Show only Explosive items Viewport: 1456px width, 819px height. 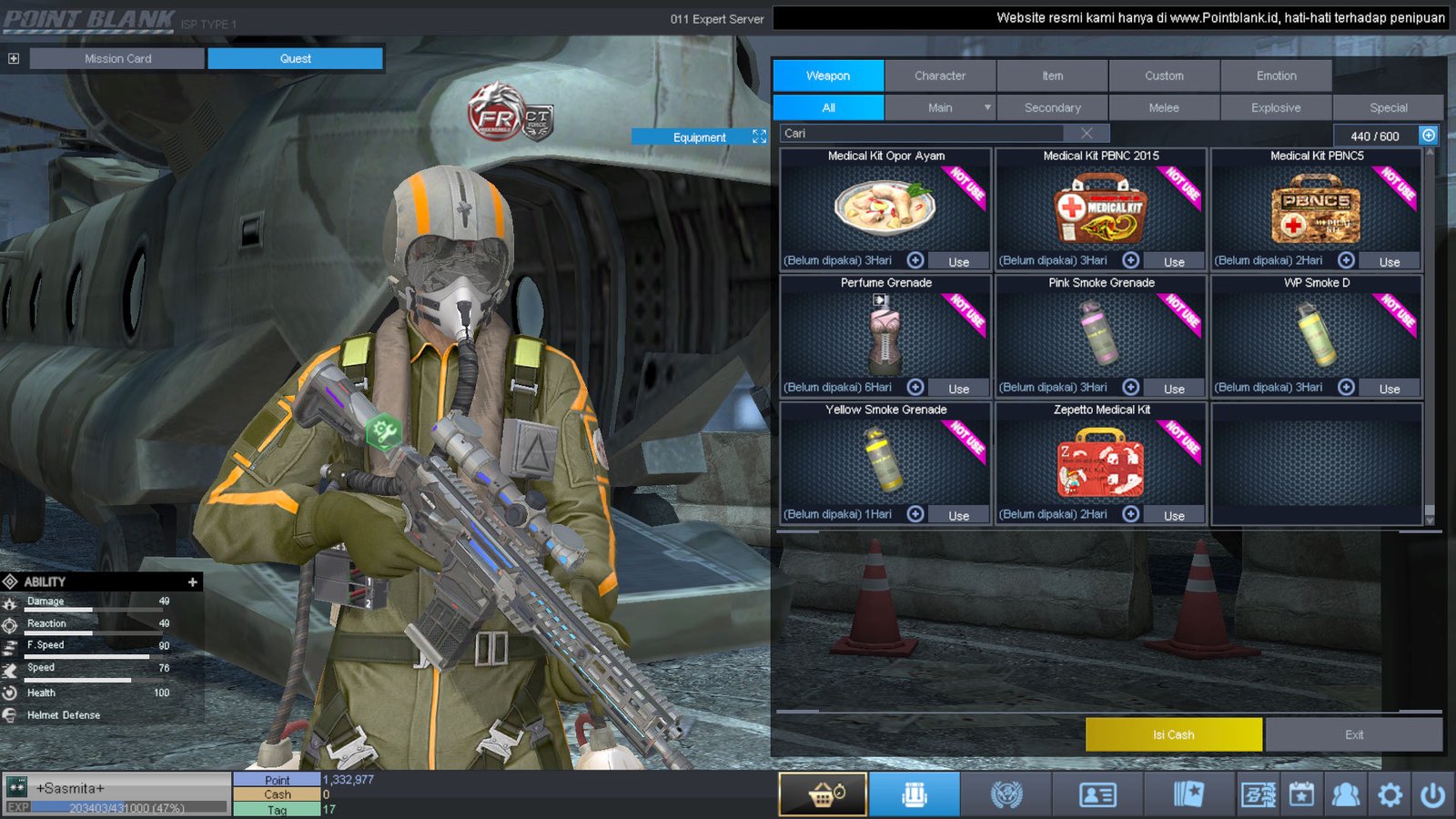click(1276, 107)
